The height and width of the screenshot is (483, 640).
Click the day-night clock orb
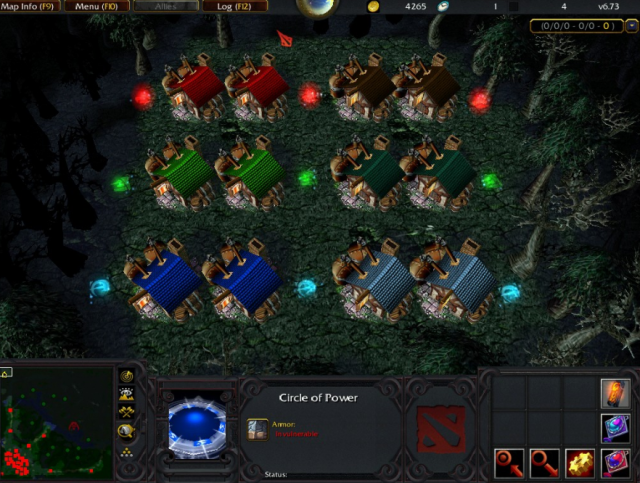point(318,8)
